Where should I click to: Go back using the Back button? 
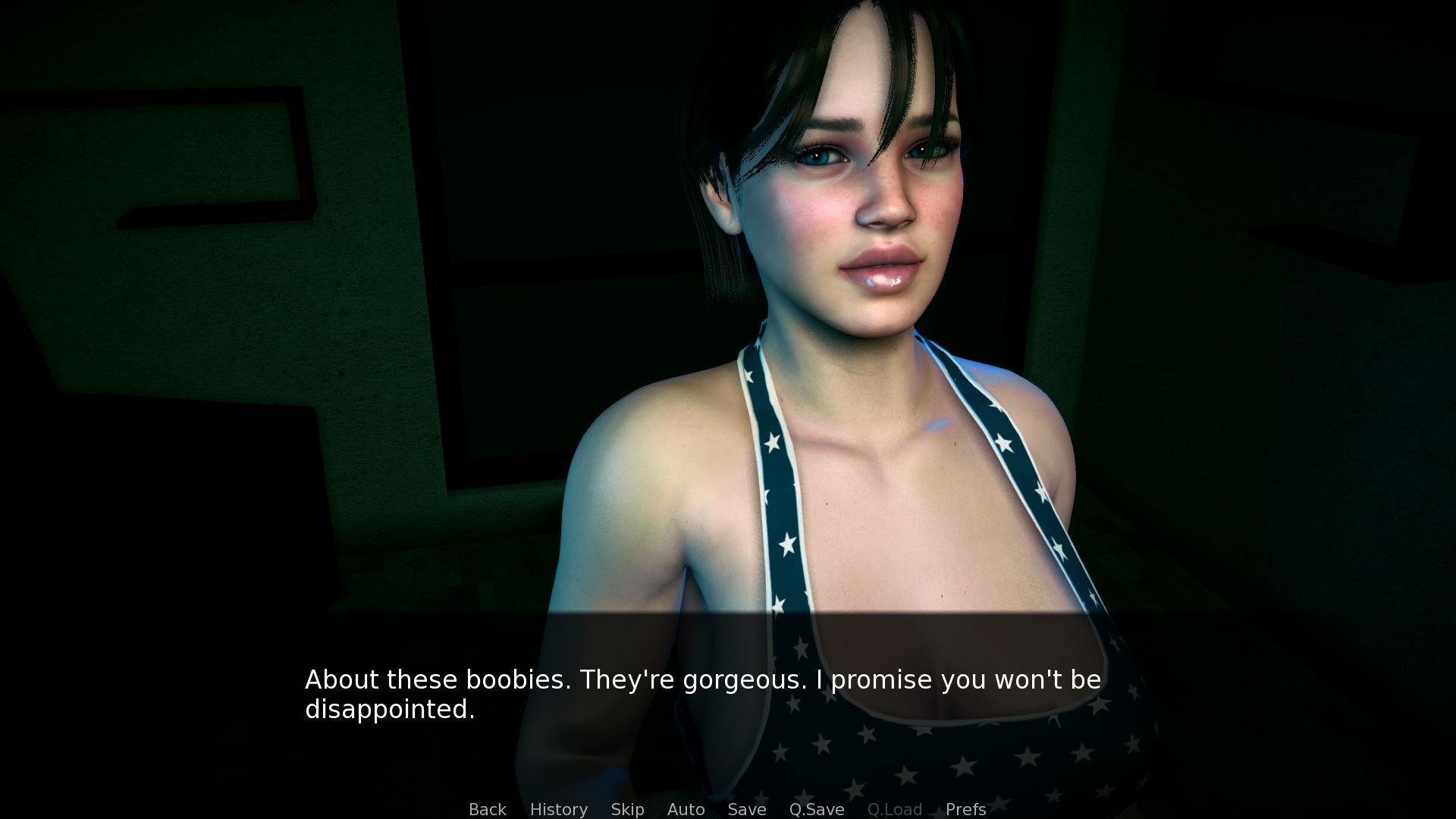[487, 809]
